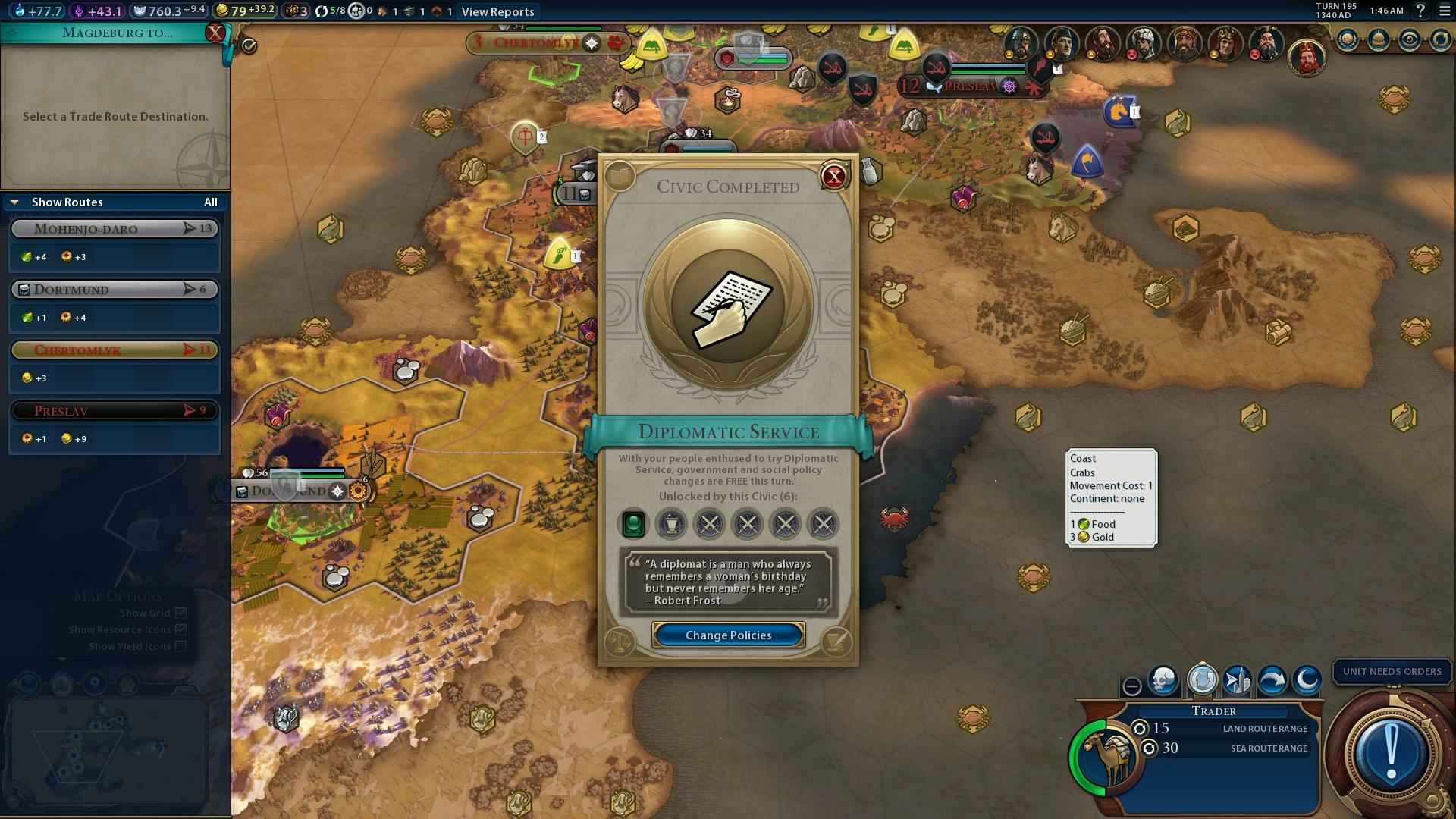Toggle the Show Grid checkbox

pyautogui.click(x=180, y=613)
